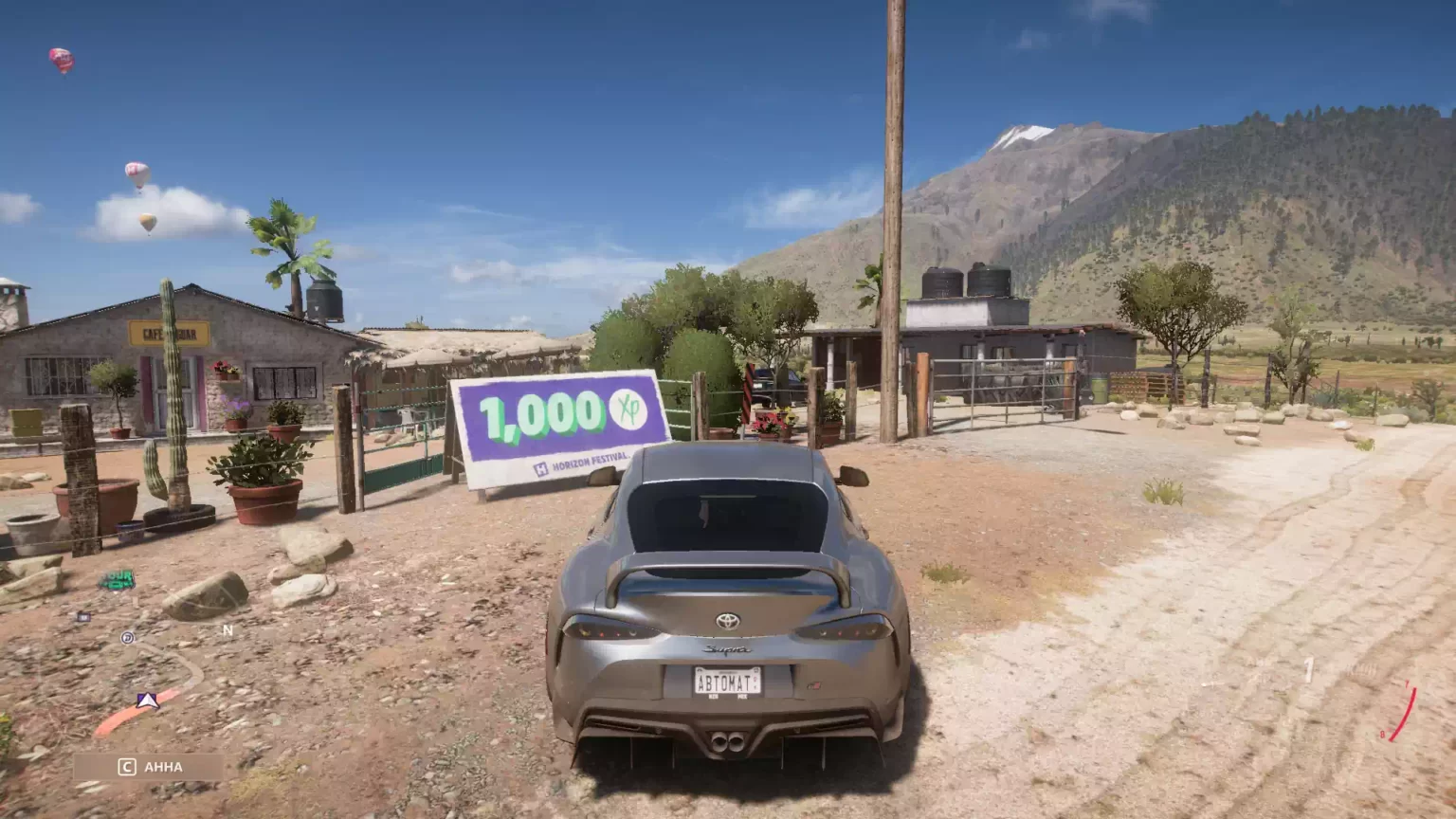Select the green Tour event icon on the minimap

click(x=118, y=577)
